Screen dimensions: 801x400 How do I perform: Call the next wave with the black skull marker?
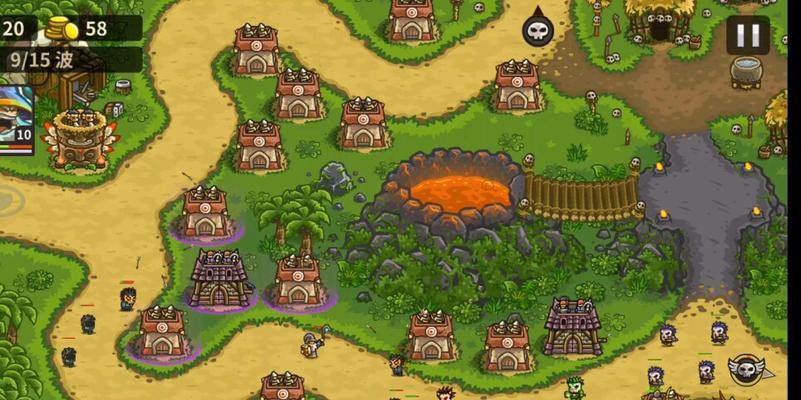[x=538, y=29]
